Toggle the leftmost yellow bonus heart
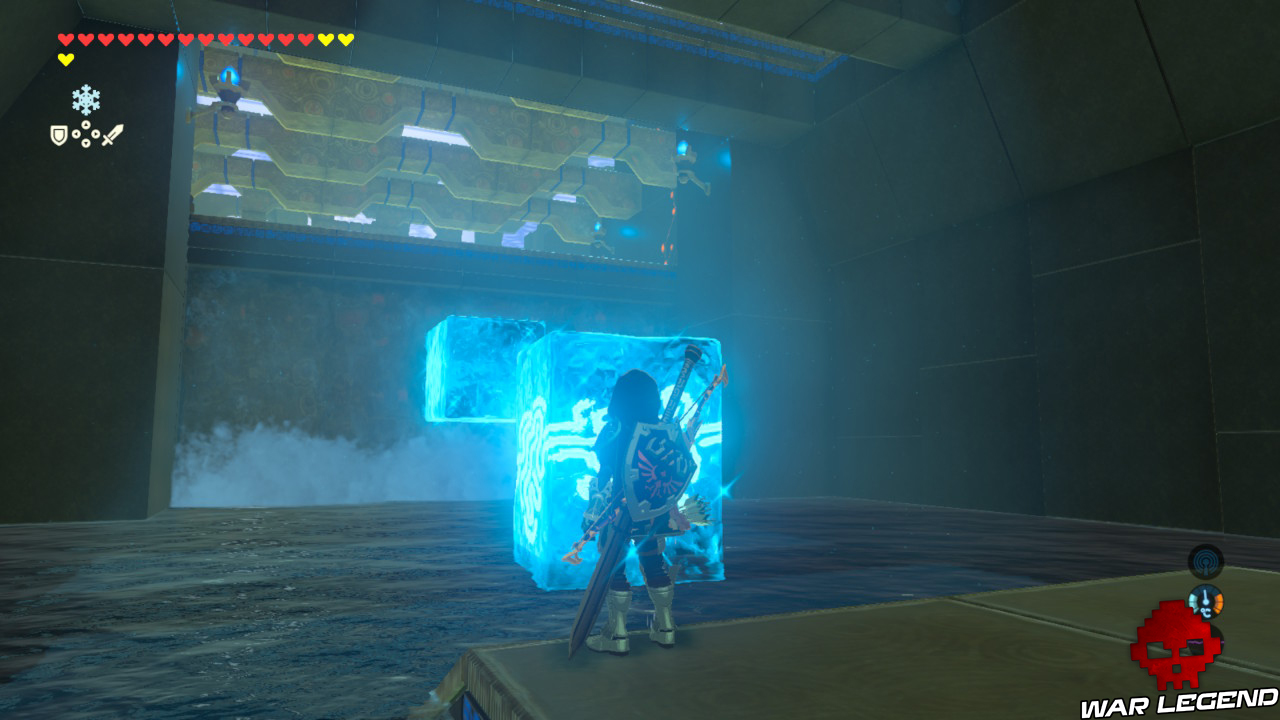This screenshot has width=1280, height=720. 326,39
